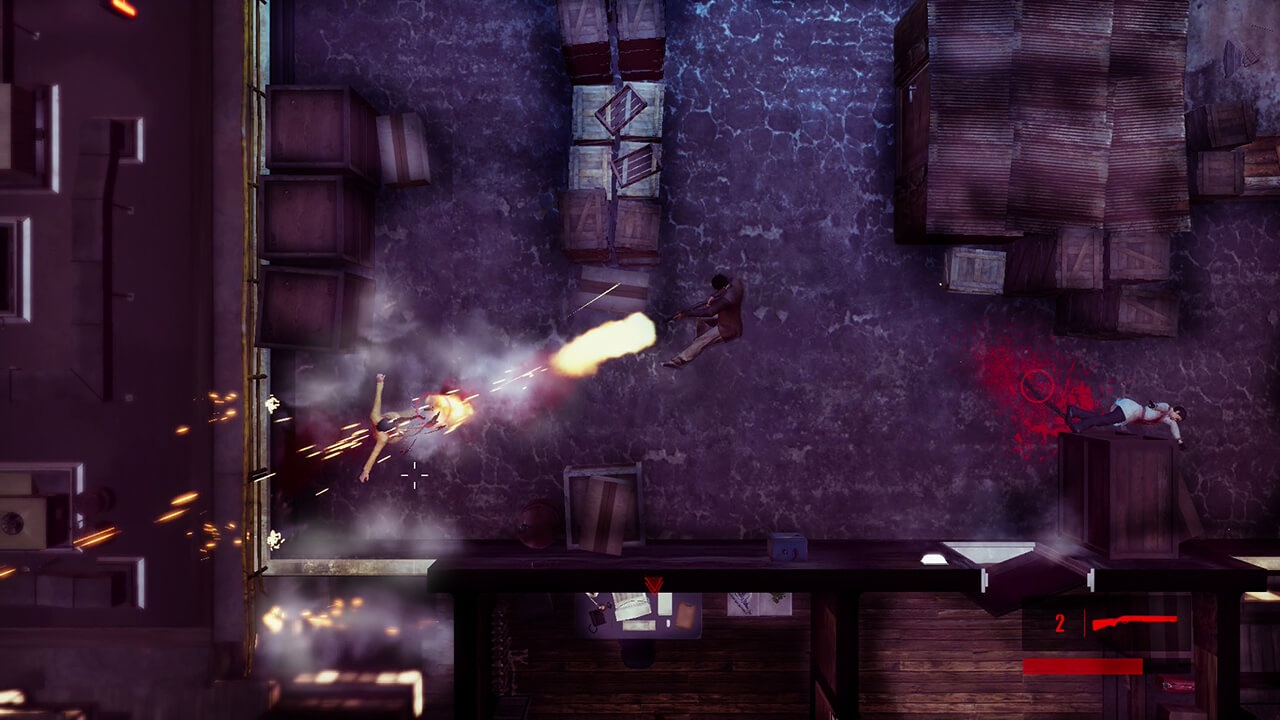This screenshot has width=1280, height=720.
Task: Select the shotgun icon in the HUD
Action: point(1134,620)
